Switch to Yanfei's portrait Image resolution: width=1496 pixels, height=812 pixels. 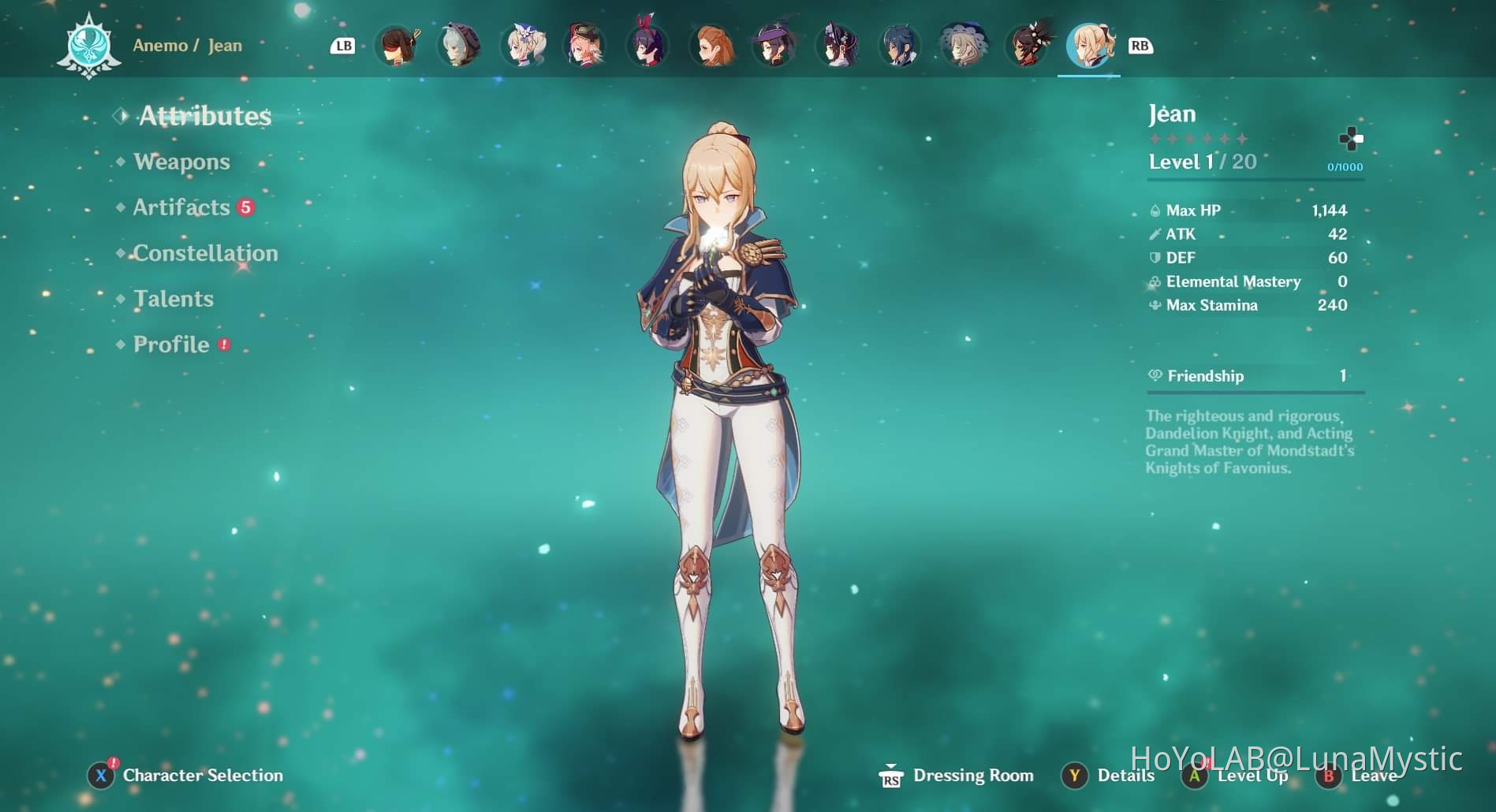pos(585,46)
